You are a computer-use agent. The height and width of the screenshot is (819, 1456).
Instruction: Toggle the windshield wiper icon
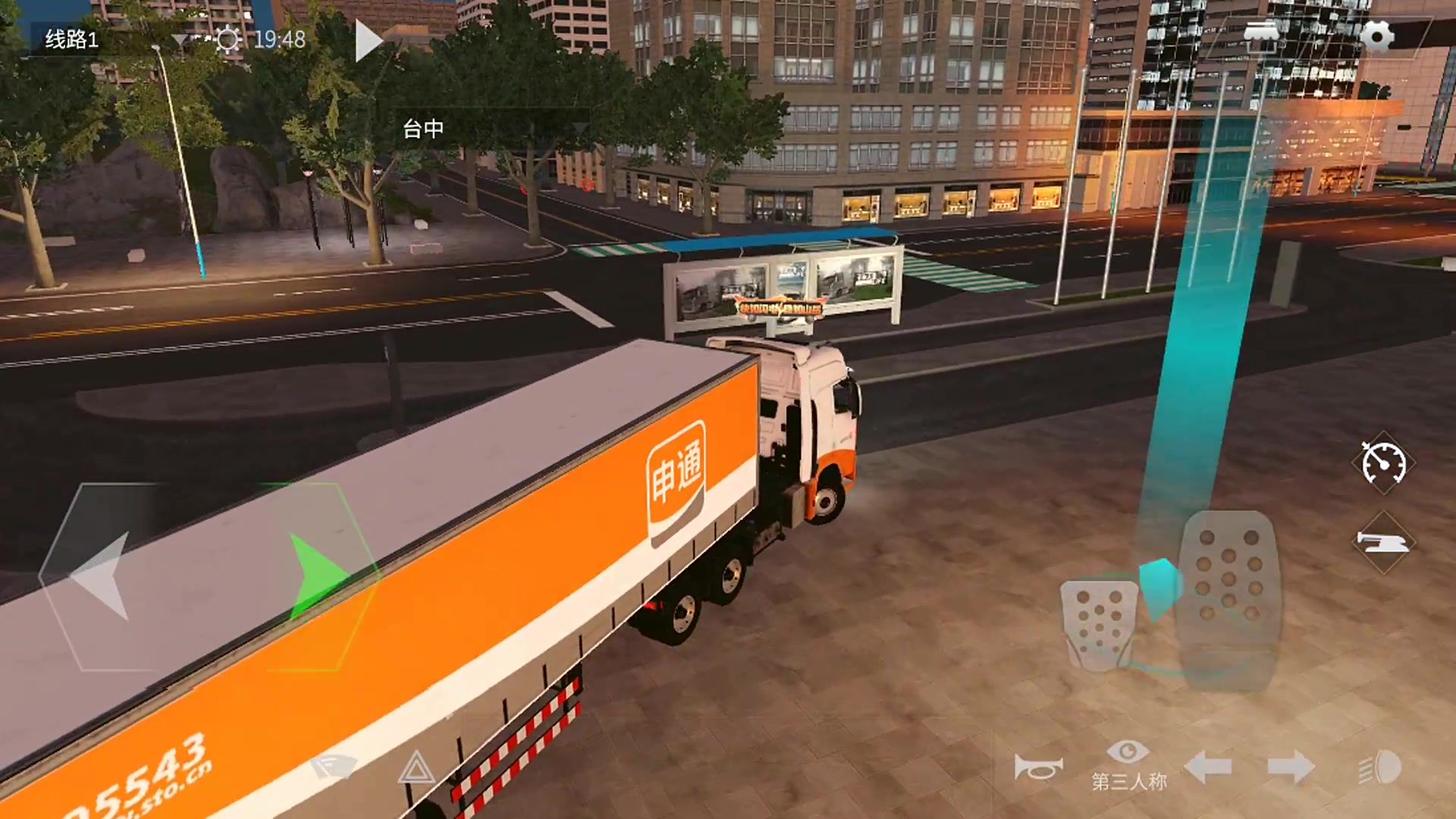coord(332,766)
